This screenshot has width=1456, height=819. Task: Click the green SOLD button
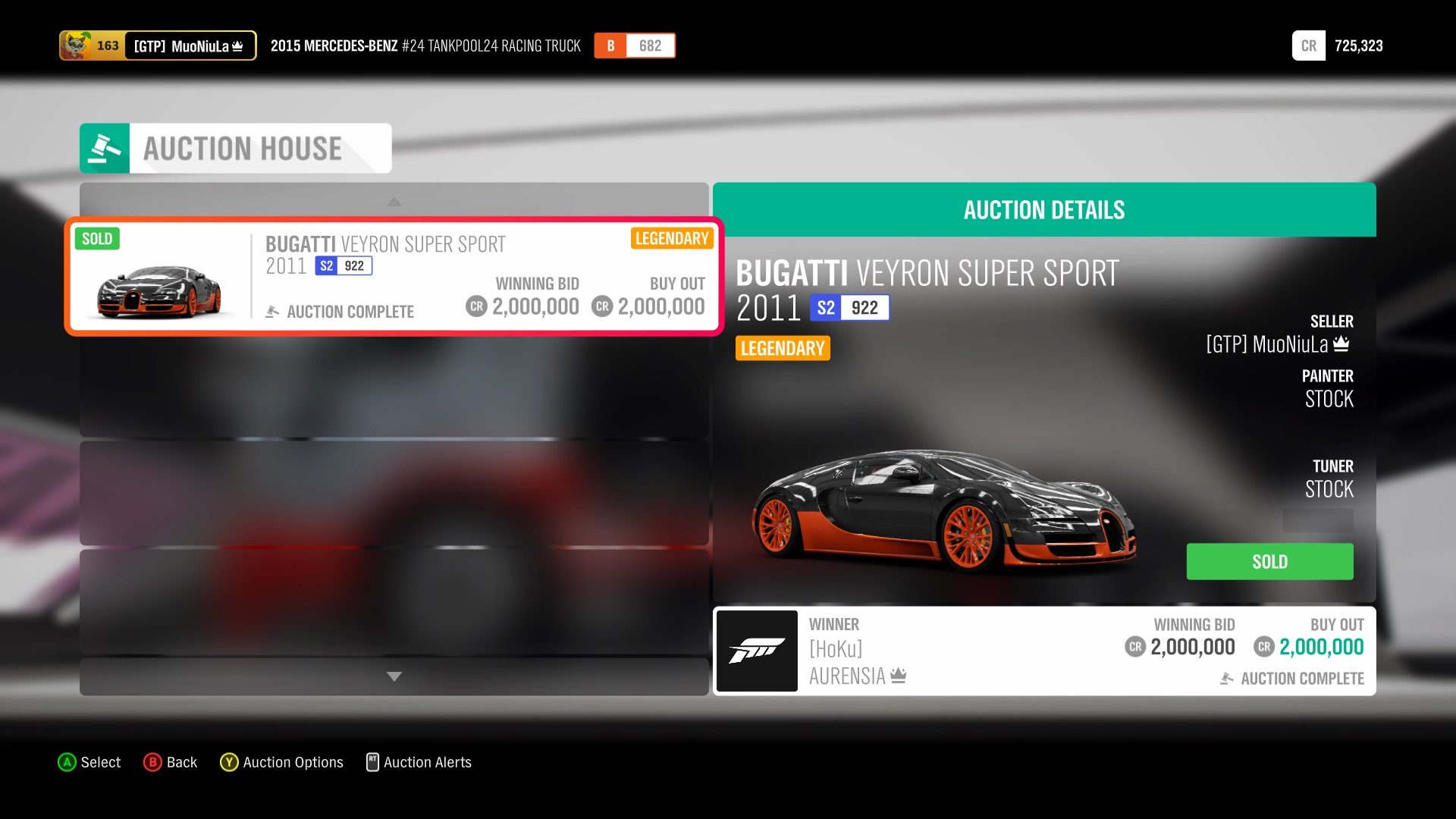click(1269, 562)
